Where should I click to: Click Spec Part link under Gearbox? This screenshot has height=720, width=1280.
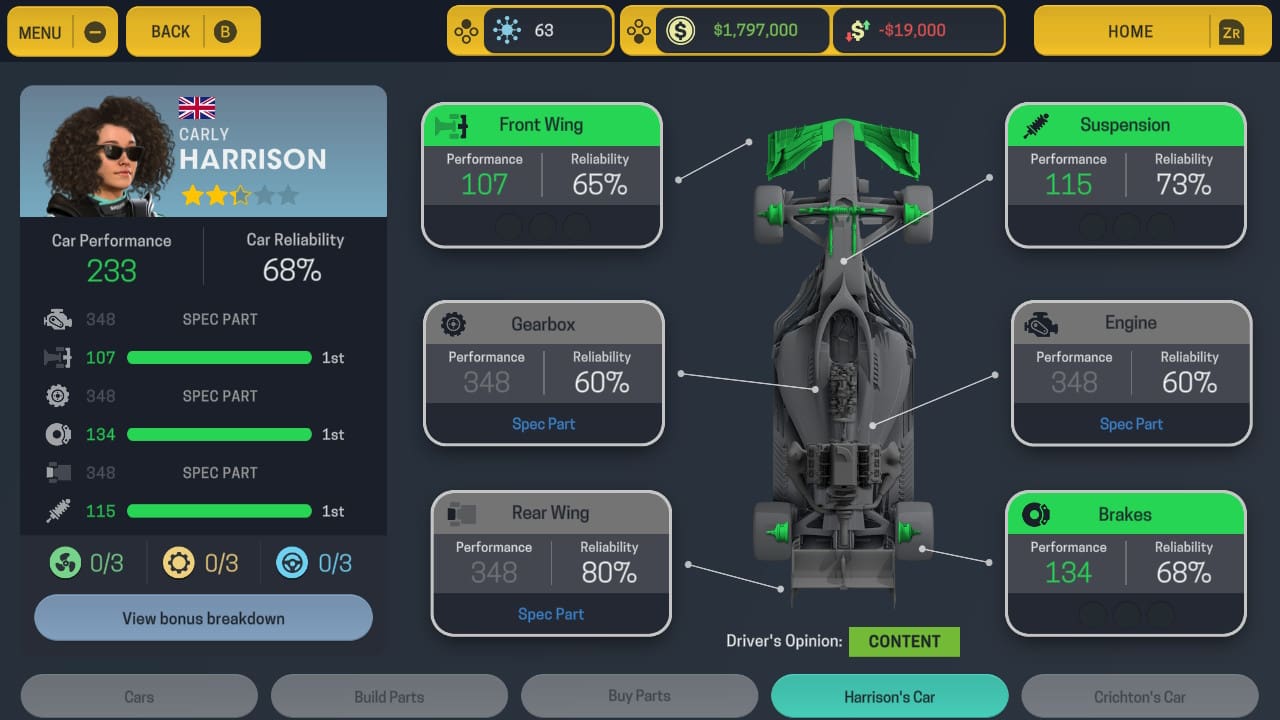543,423
